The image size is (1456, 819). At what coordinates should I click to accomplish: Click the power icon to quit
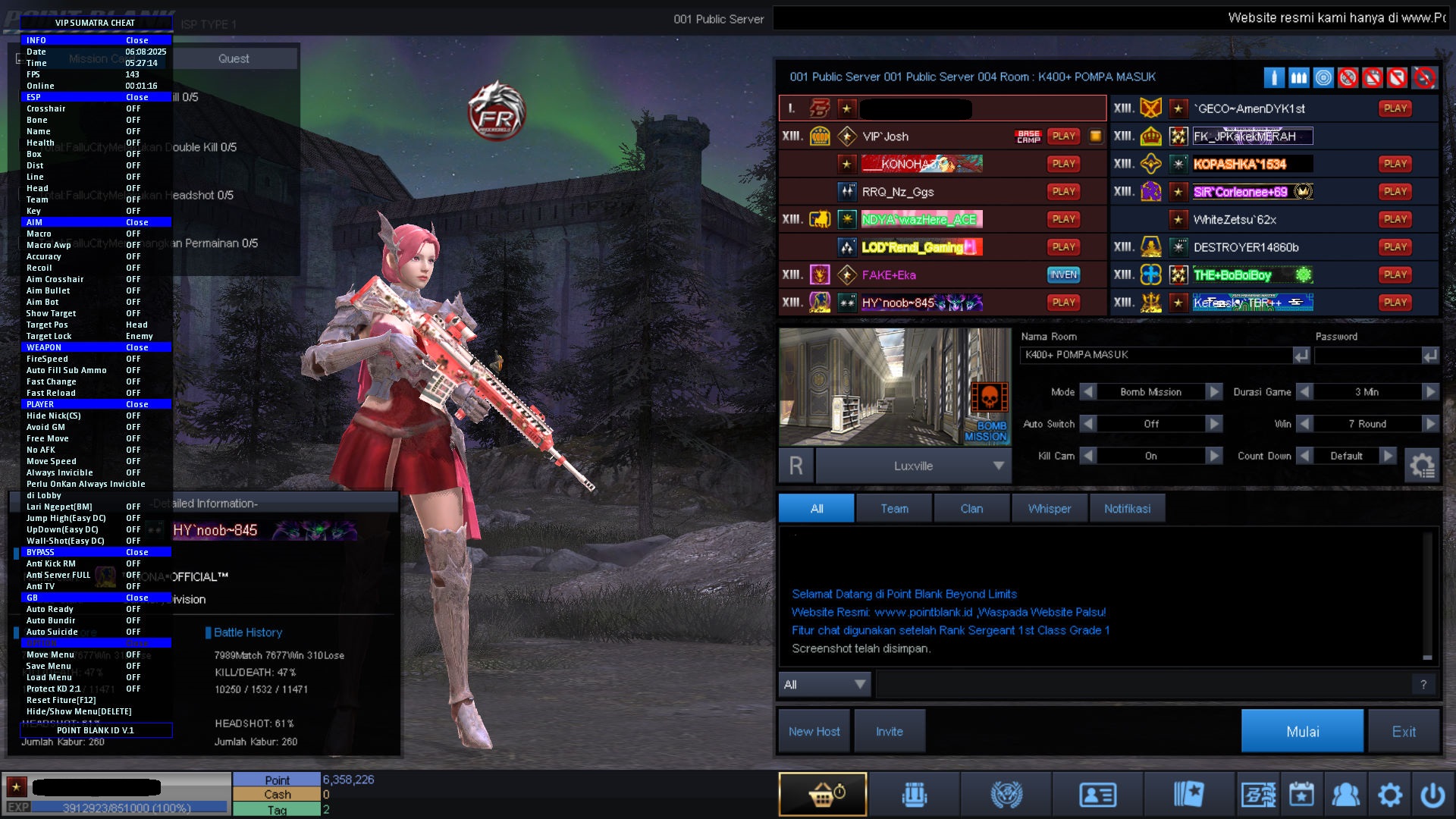(x=1432, y=794)
